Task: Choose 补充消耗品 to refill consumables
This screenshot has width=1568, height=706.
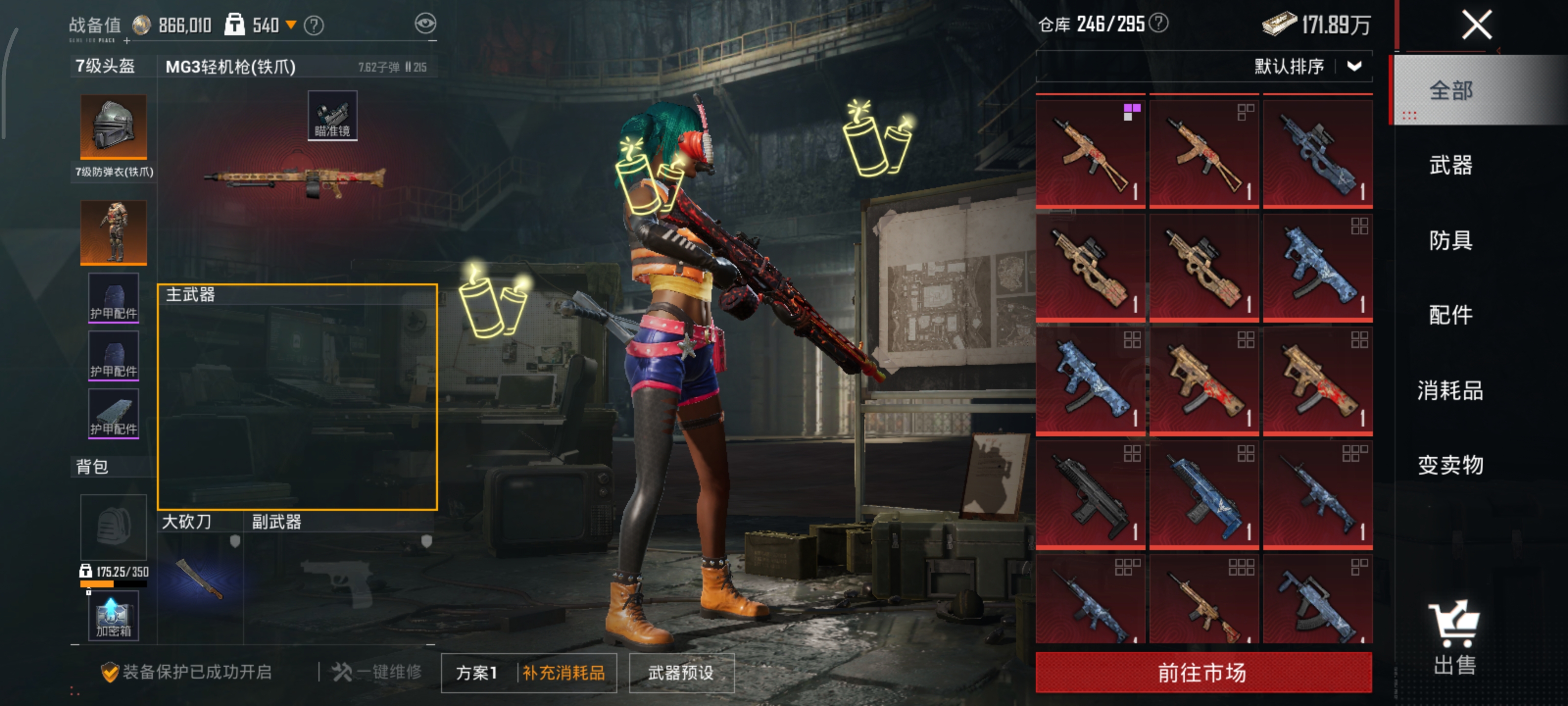Action: (563, 673)
